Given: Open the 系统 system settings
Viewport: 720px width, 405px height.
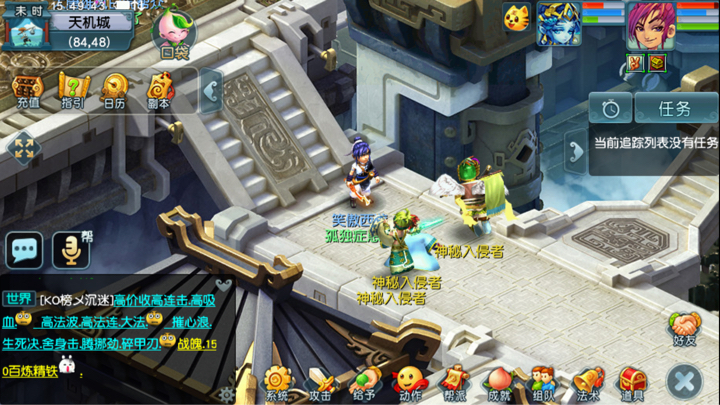Looking at the screenshot, I should pyautogui.click(x=277, y=383).
